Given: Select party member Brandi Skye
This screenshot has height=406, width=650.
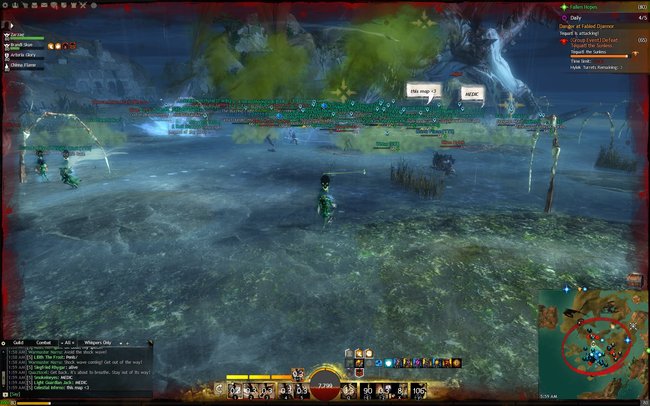Looking at the screenshot, I should click(x=22, y=44).
